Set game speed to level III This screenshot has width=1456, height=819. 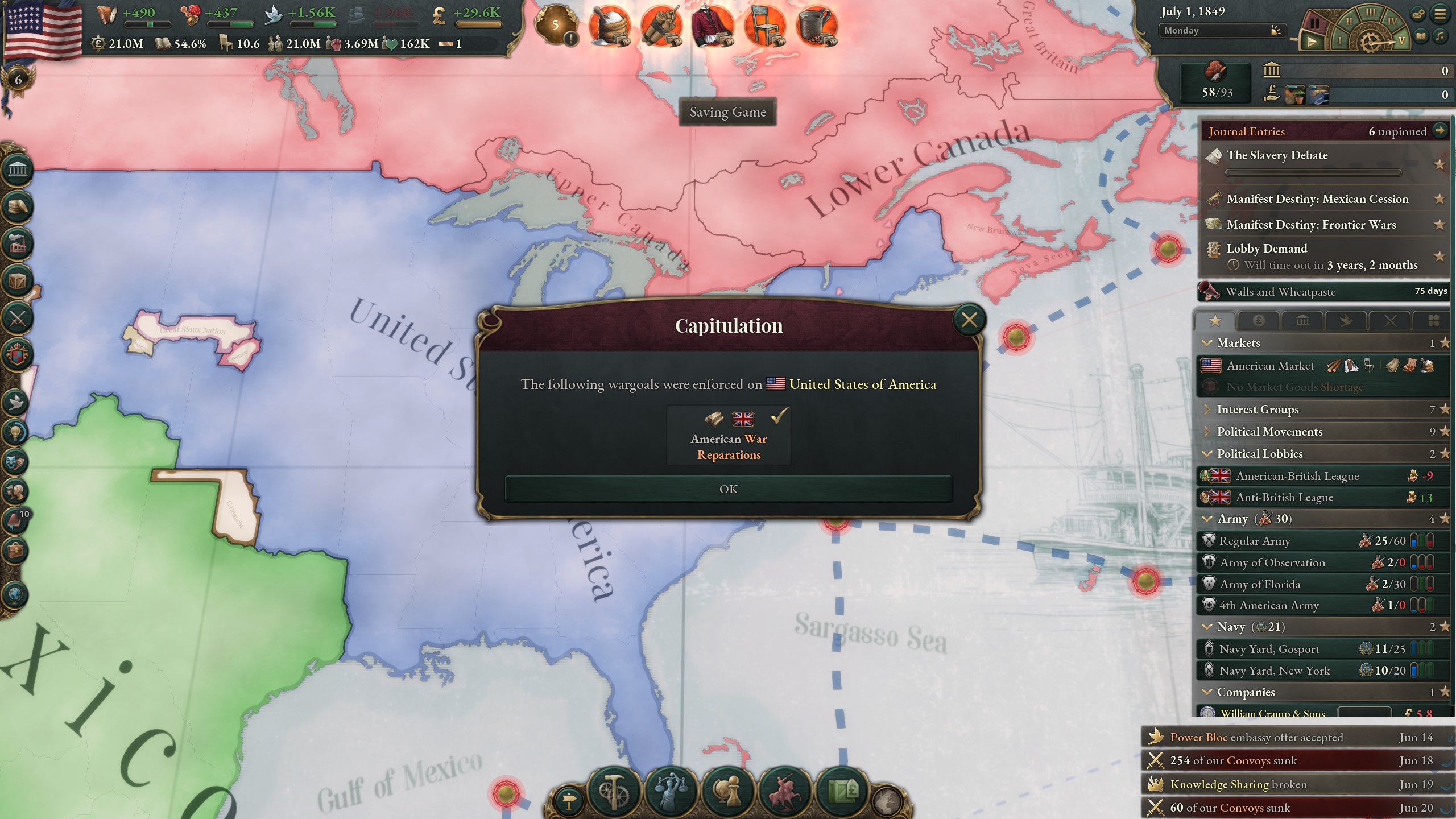[x=1371, y=13]
